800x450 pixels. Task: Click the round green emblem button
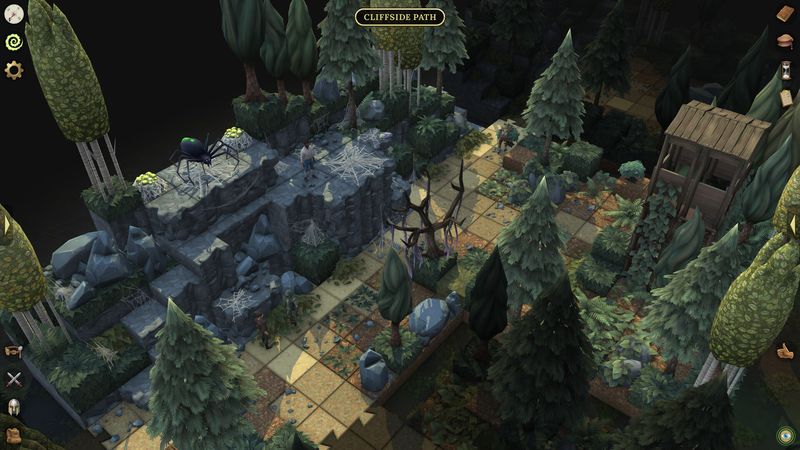pos(785,435)
